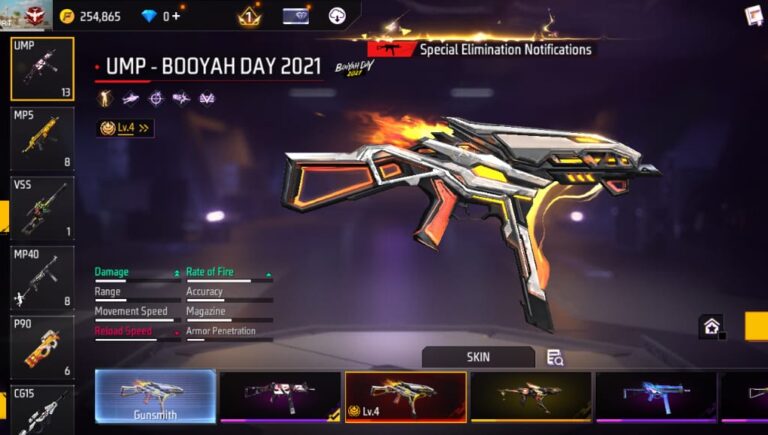The image size is (768, 435).
Task: Pick the P90 weapon entry
Action: tap(42, 346)
